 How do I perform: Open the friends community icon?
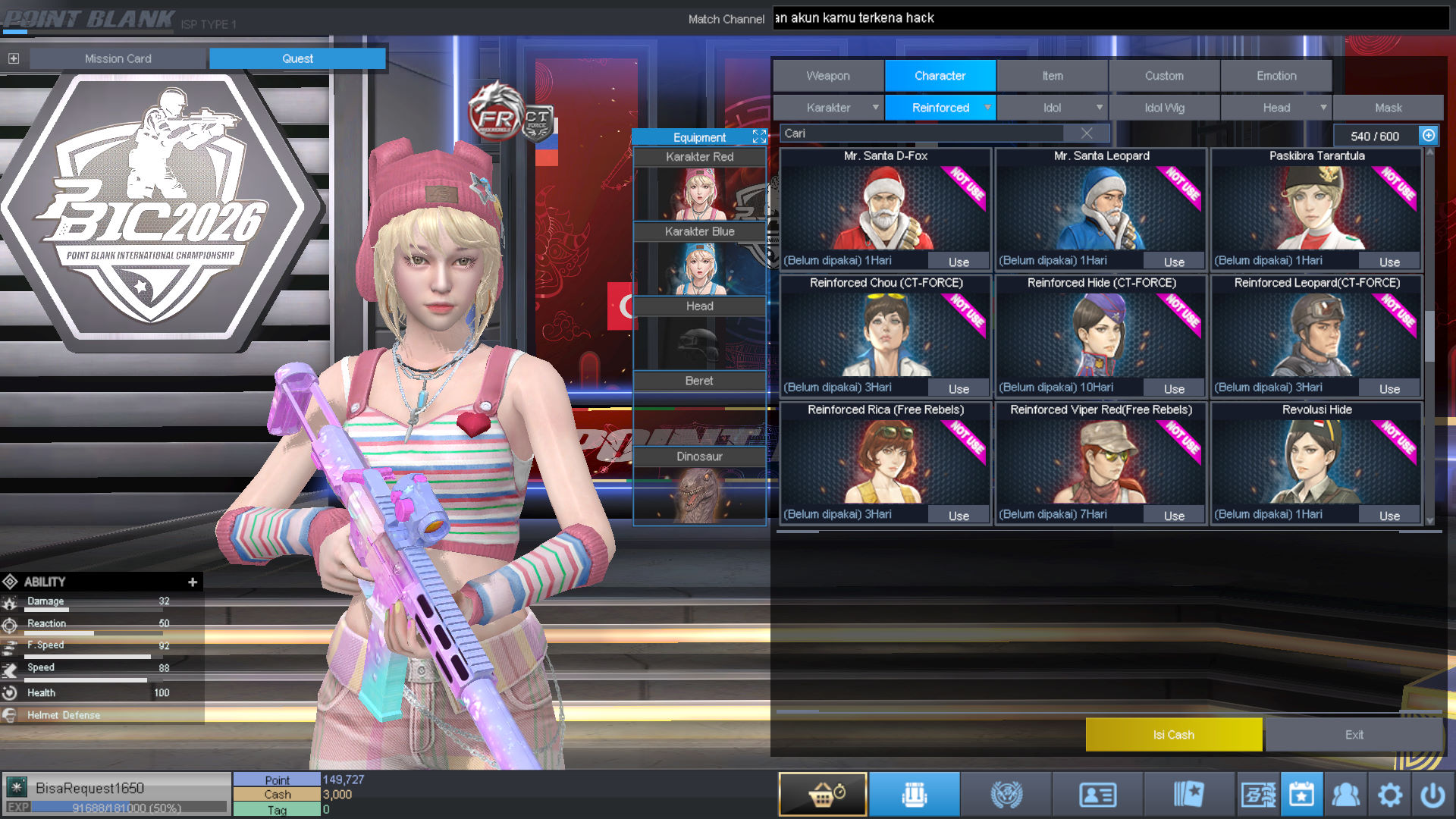click(x=1347, y=794)
